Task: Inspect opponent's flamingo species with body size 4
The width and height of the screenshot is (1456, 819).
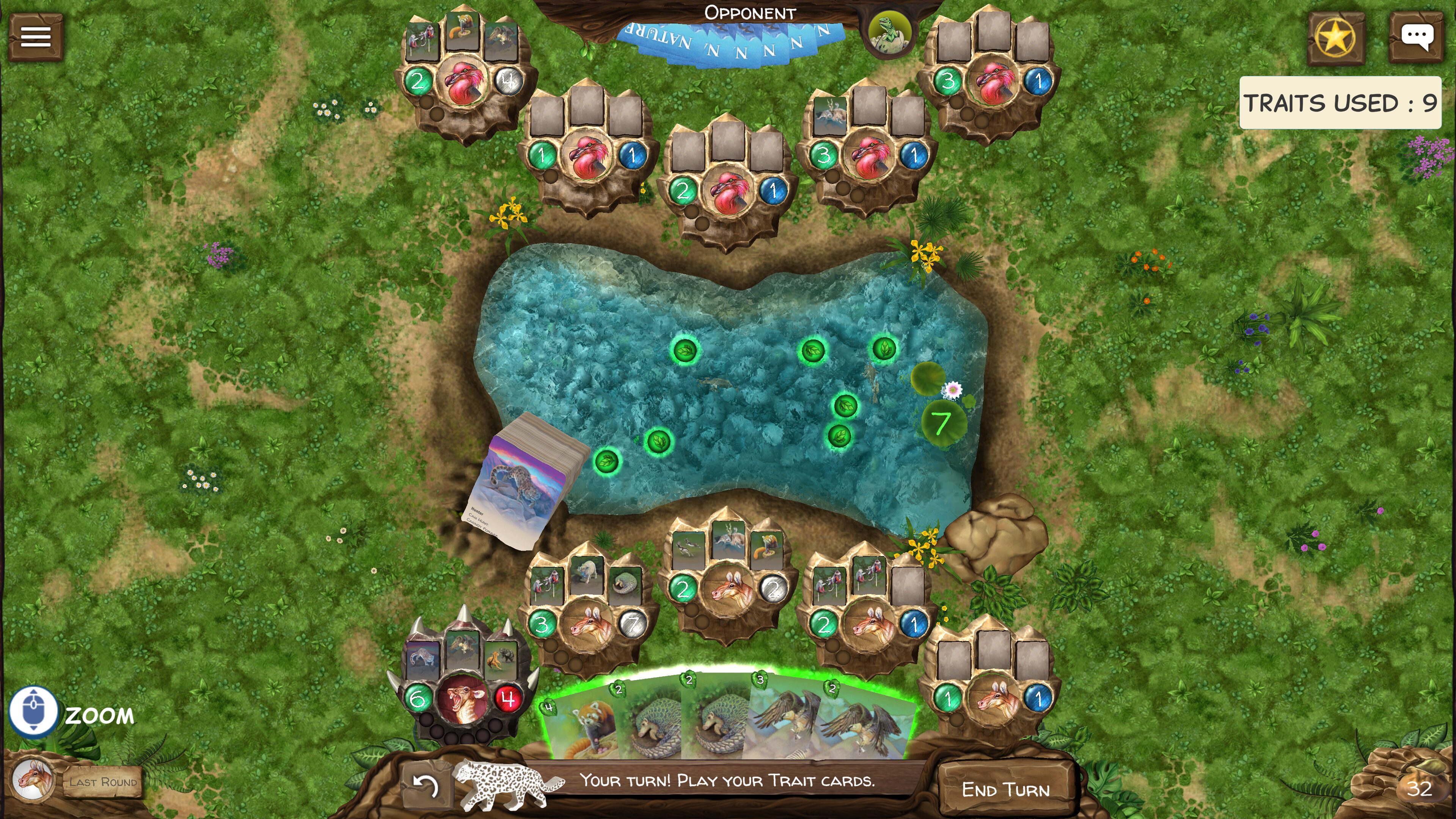Action: (x=463, y=81)
